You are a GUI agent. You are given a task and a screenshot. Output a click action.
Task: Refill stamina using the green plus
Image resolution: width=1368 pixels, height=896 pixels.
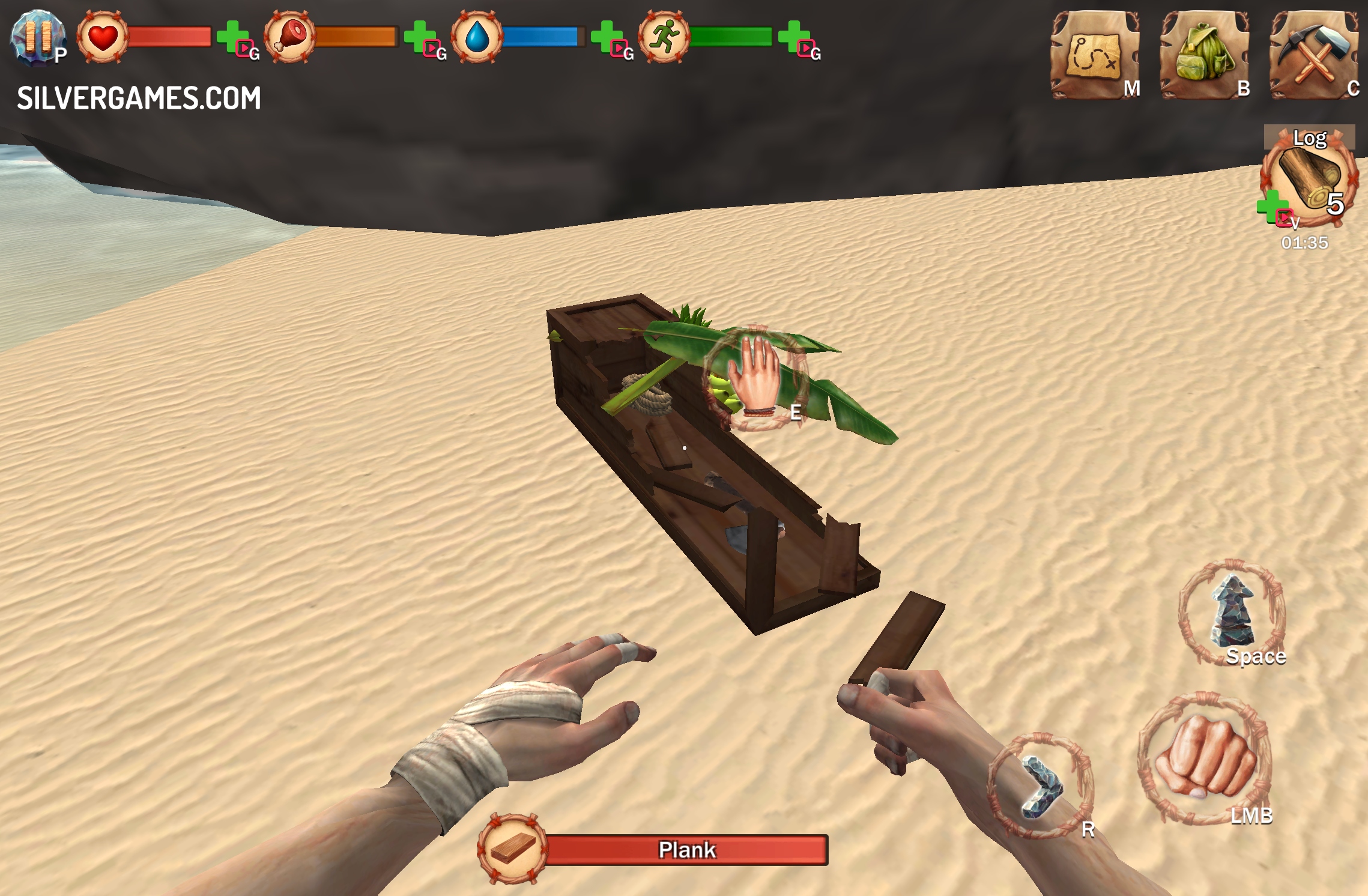pyautogui.click(x=794, y=37)
